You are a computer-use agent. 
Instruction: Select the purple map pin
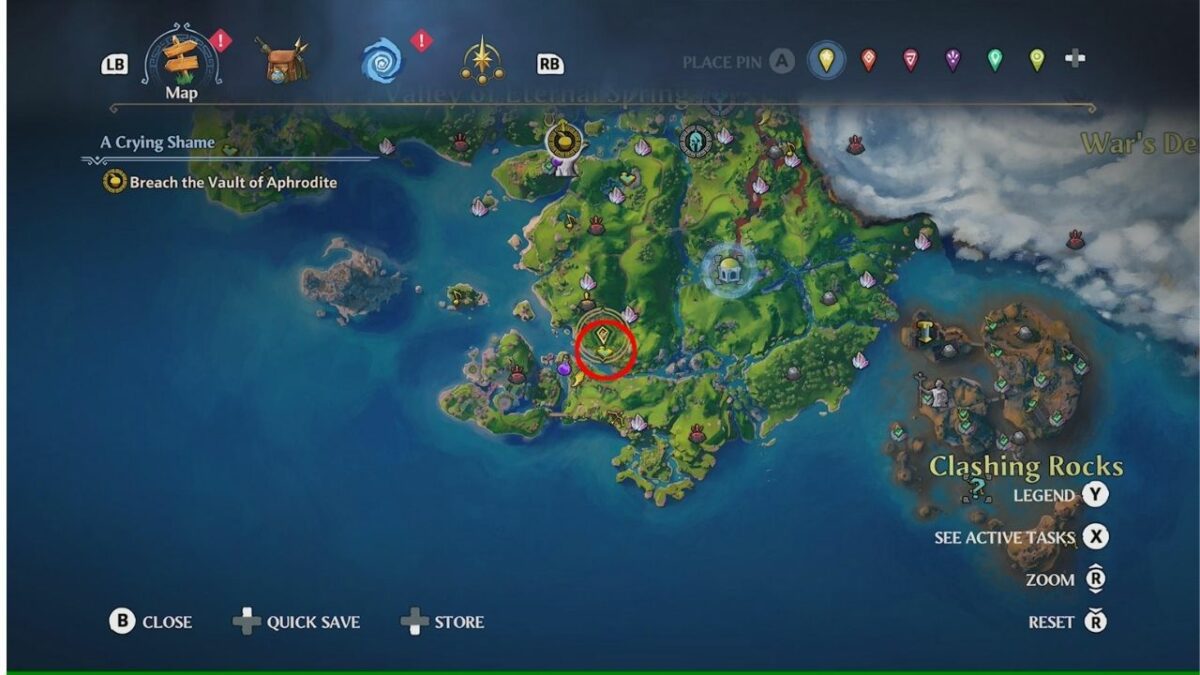(x=952, y=61)
